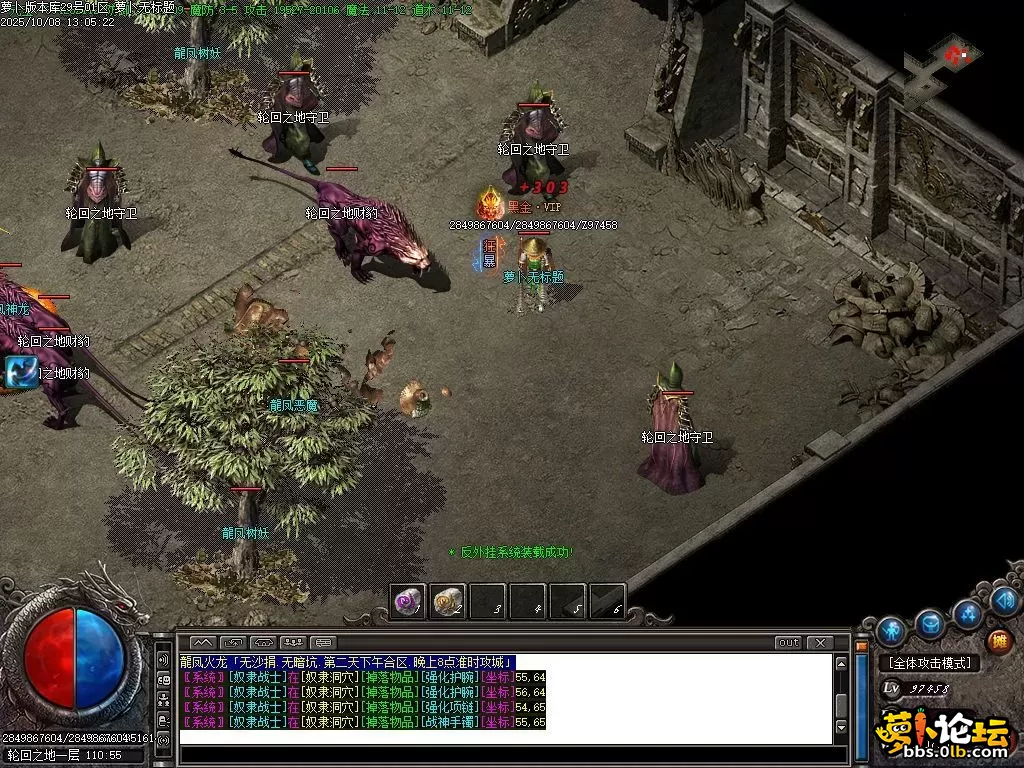
Task: Open the bag icon in round menu
Action: [930, 624]
